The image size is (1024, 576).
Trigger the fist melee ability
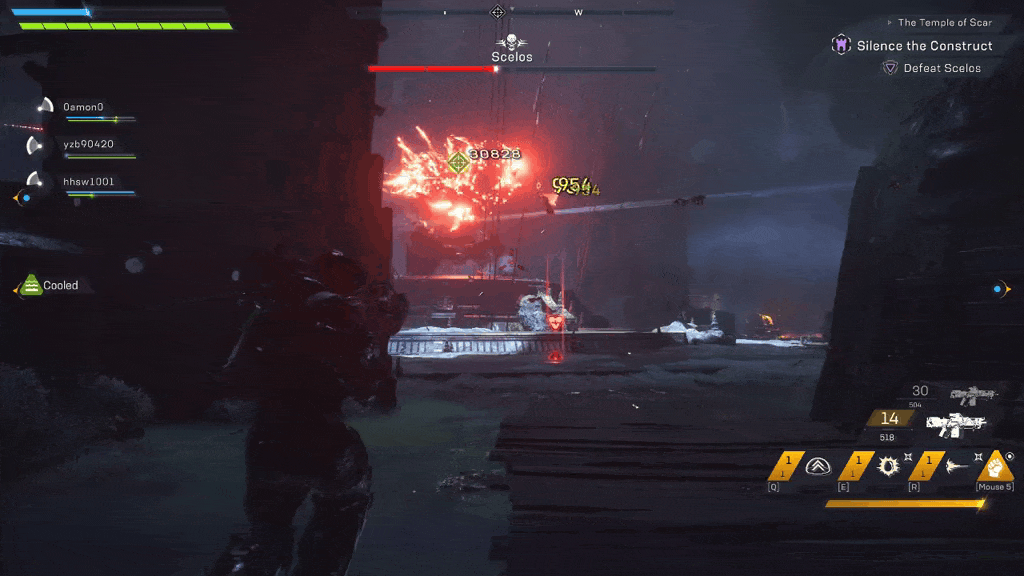click(996, 465)
